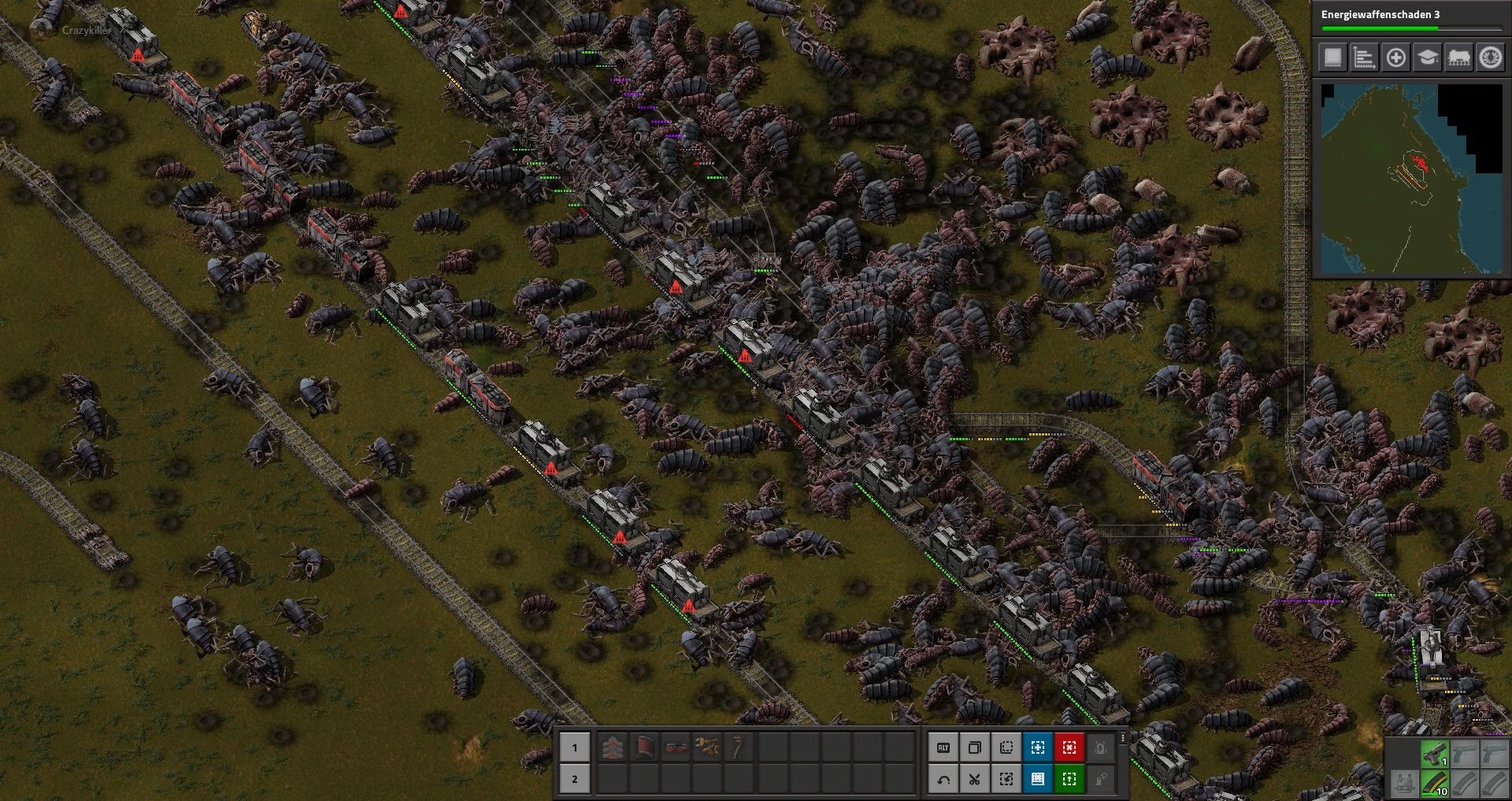
Task: Toggle the alt-mode info overlay
Action: [944, 747]
